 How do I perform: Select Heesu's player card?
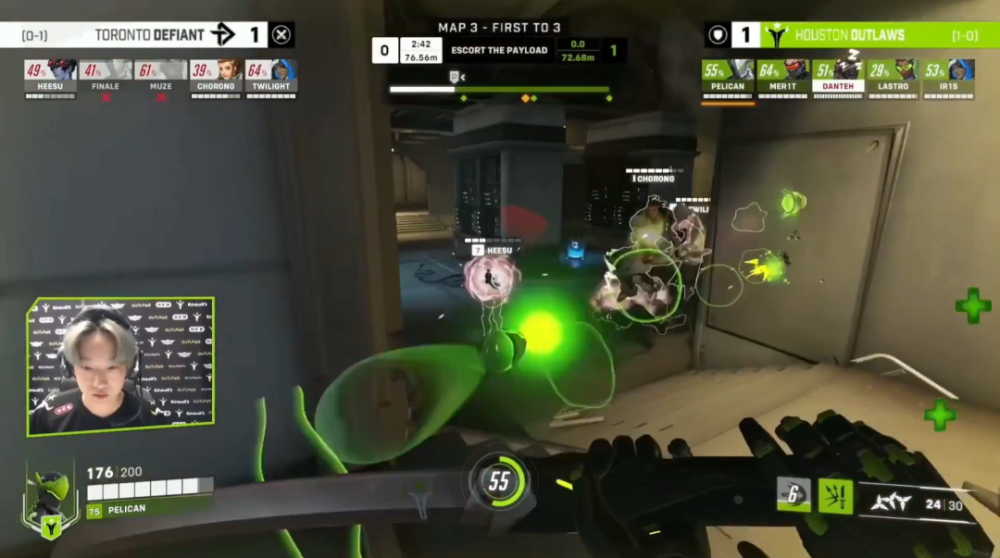pyautogui.click(x=50, y=77)
